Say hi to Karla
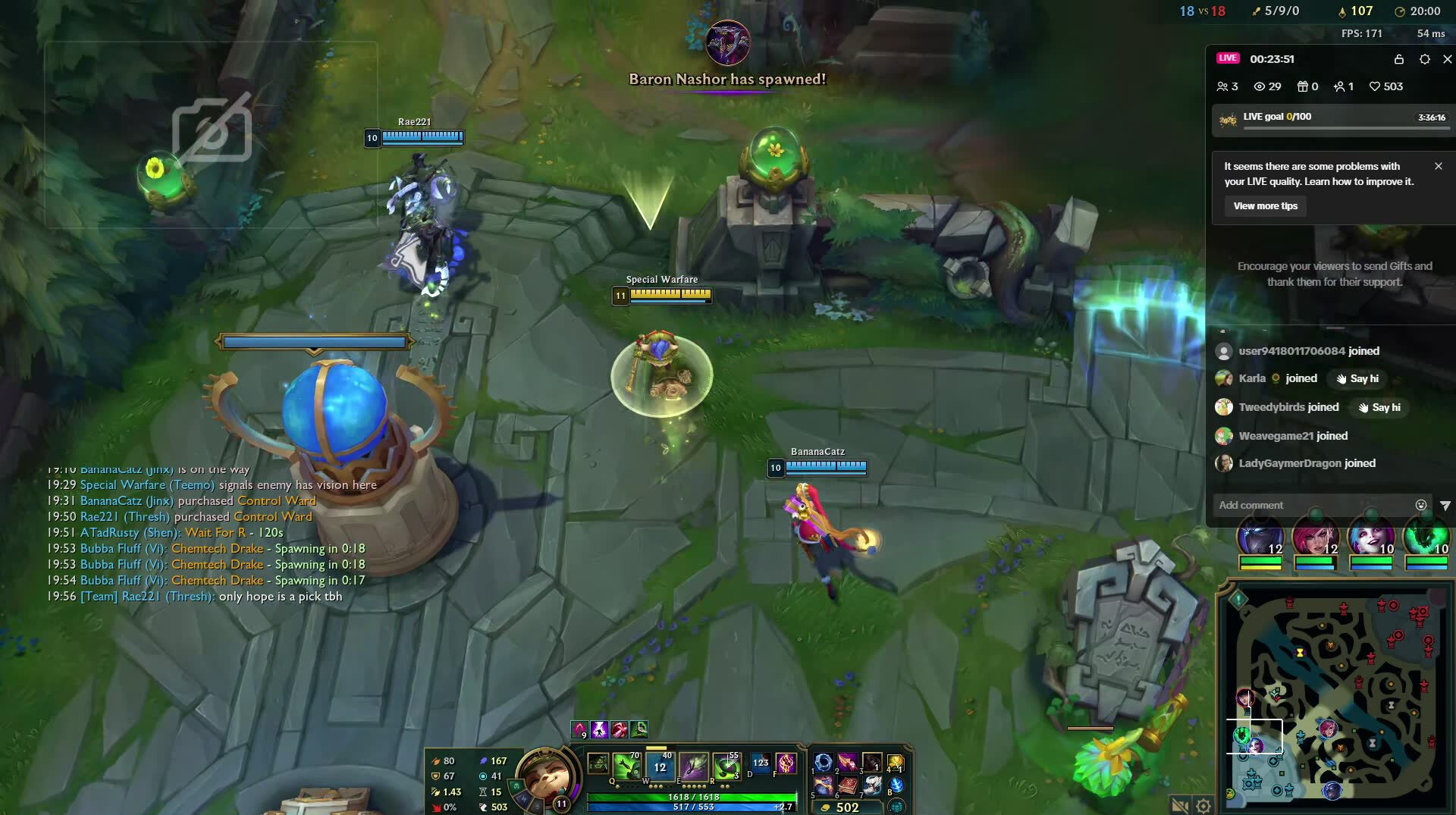The width and height of the screenshot is (1456, 815). (x=1357, y=379)
